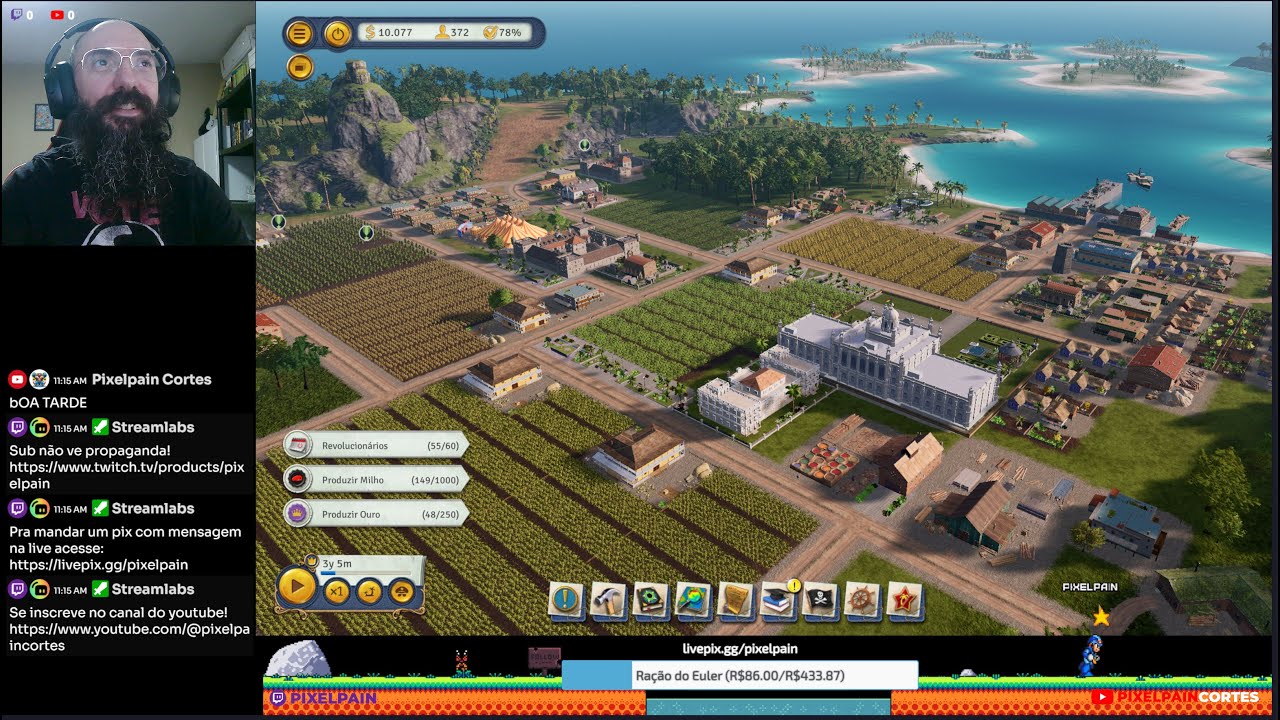Open the yellow parchment scroll icon

pyautogui.click(x=735, y=600)
